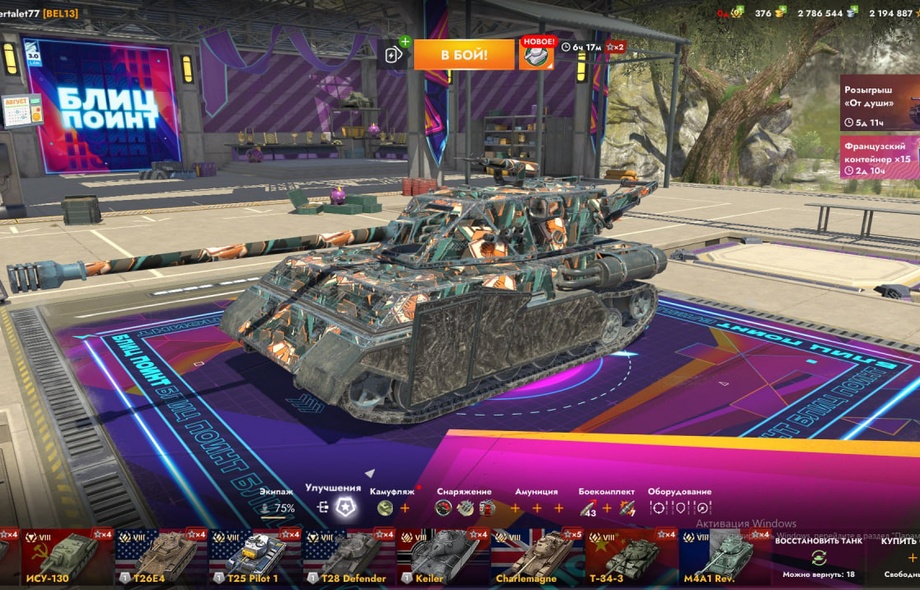The height and width of the screenshot is (590, 920).
Task: Open the Оборудование equipment slots
Action: [x=679, y=507]
